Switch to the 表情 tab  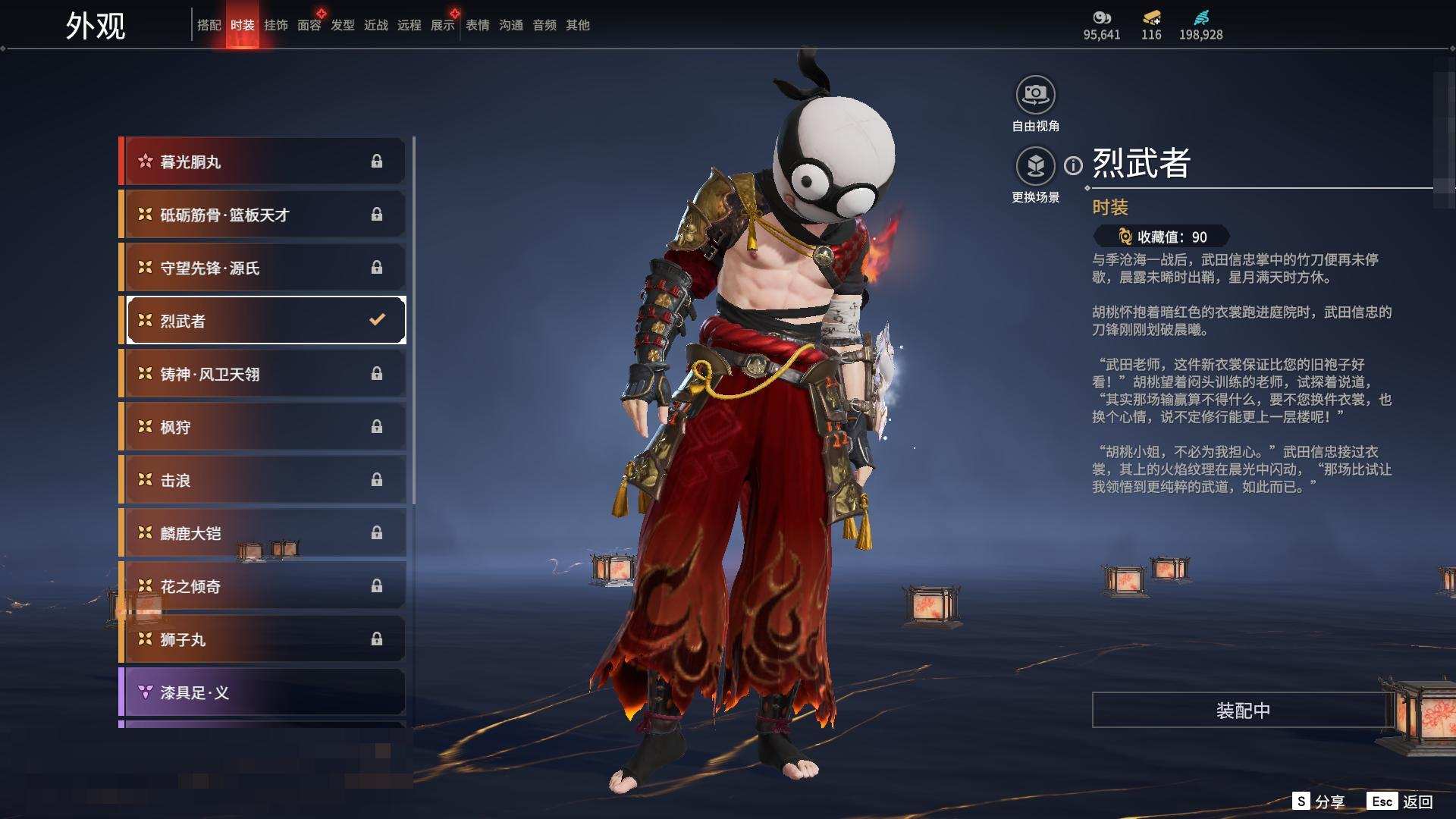click(x=477, y=25)
